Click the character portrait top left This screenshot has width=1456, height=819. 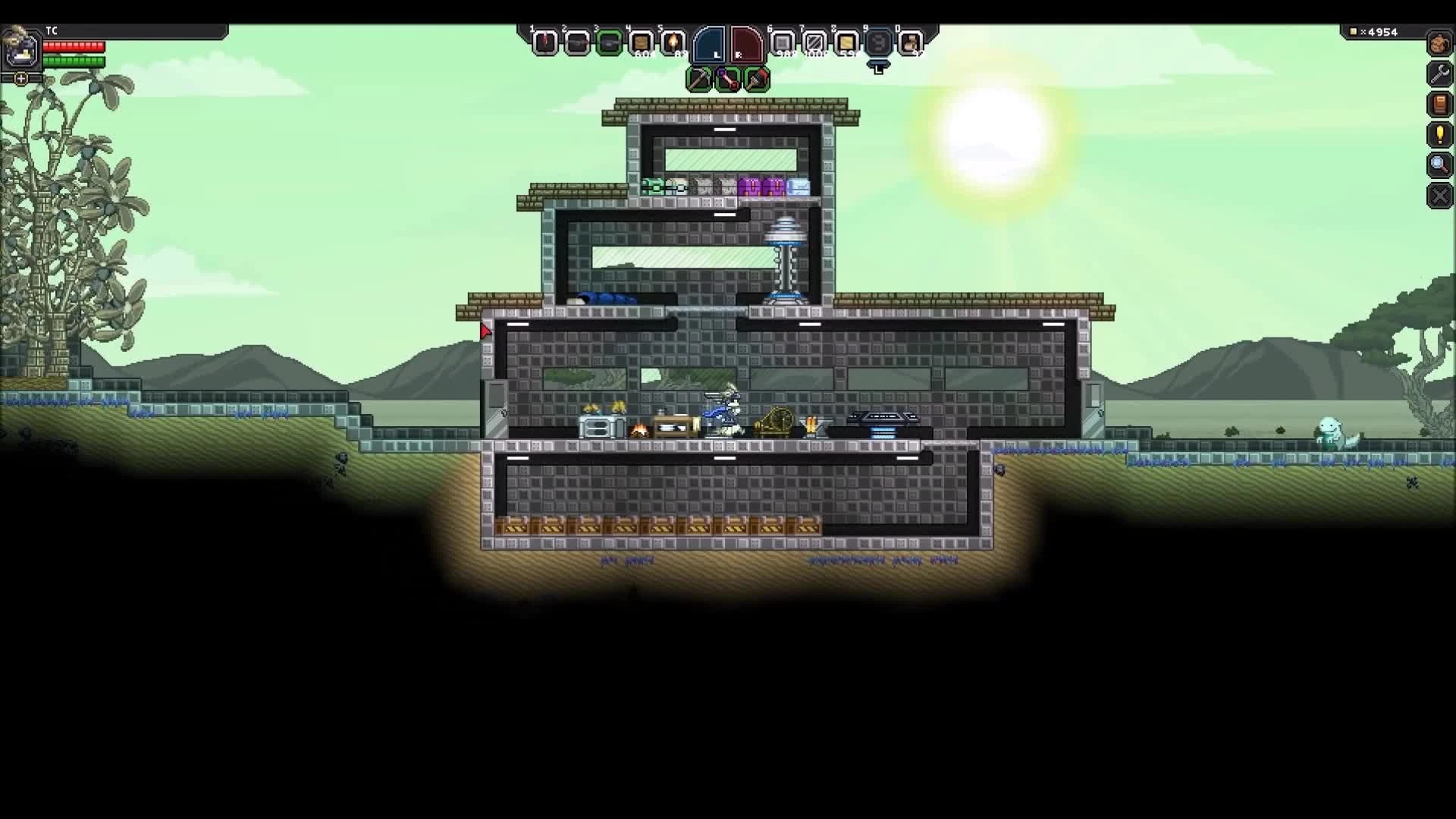(22, 49)
